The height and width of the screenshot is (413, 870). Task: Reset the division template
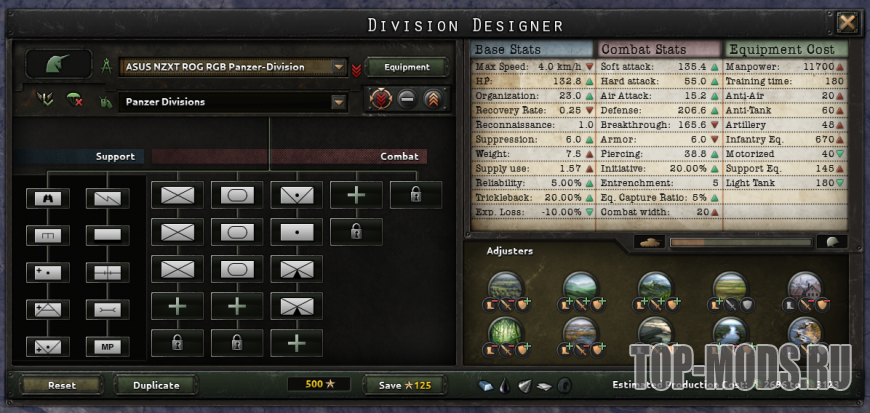click(62, 385)
